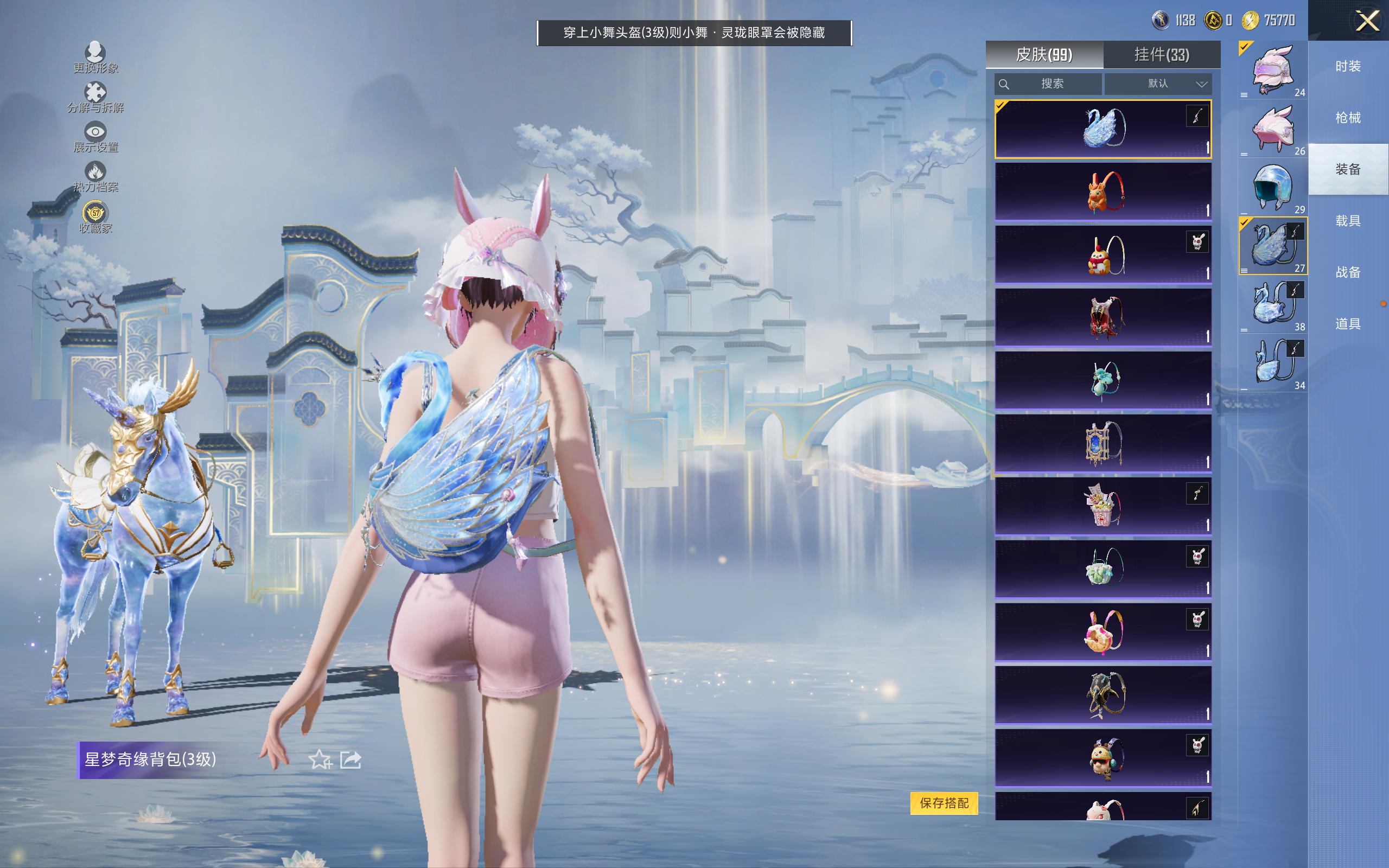The image size is (1389, 868).
Task: Switch to the 战备 category
Action: 1348,272
